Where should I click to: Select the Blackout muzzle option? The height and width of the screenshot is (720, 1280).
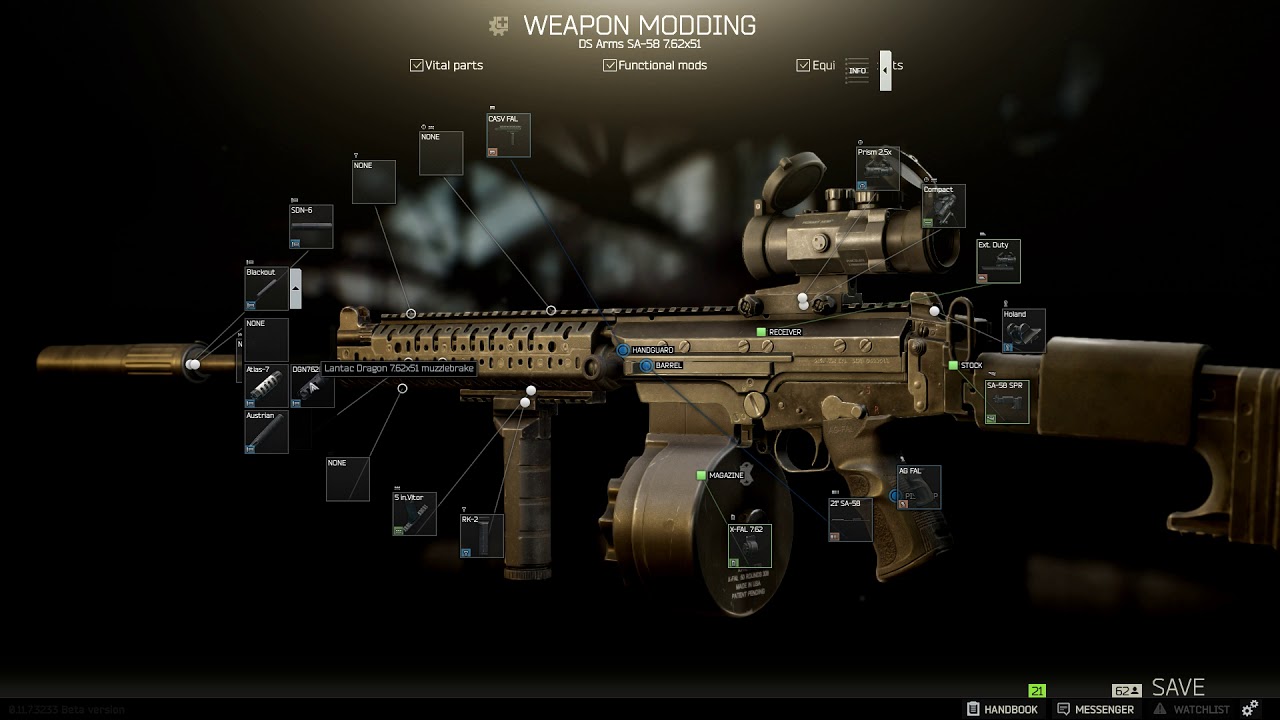(266, 289)
